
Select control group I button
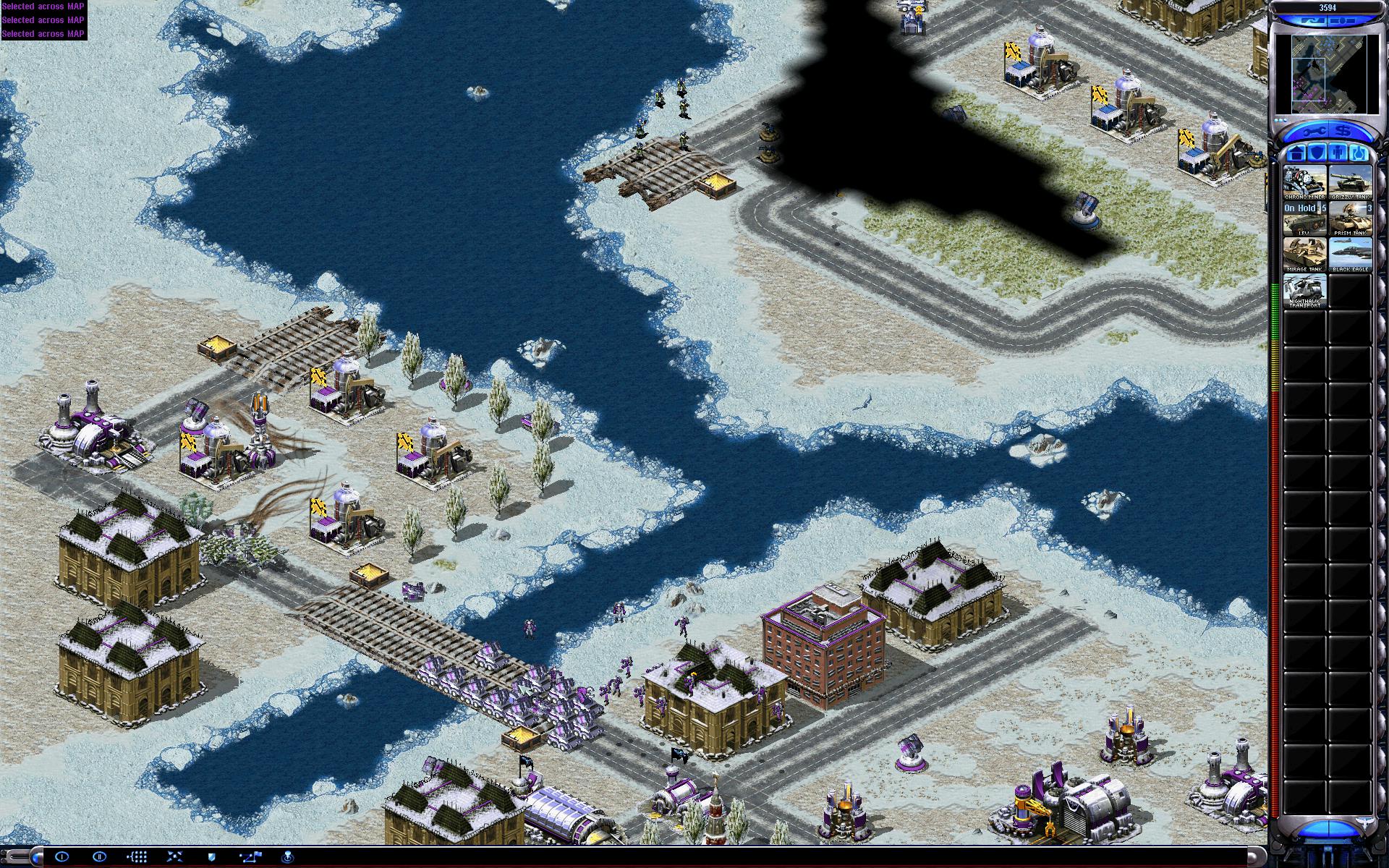coord(62,856)
